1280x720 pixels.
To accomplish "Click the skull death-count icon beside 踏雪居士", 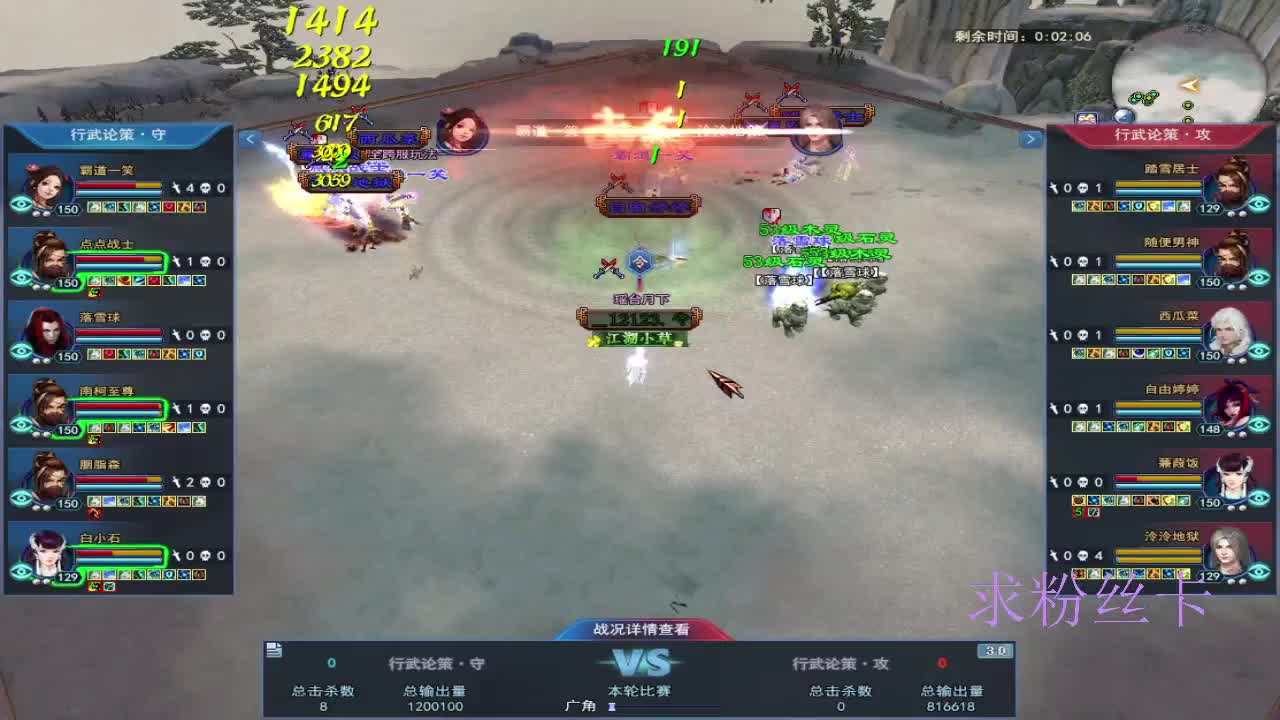I will coord(1085,187).
